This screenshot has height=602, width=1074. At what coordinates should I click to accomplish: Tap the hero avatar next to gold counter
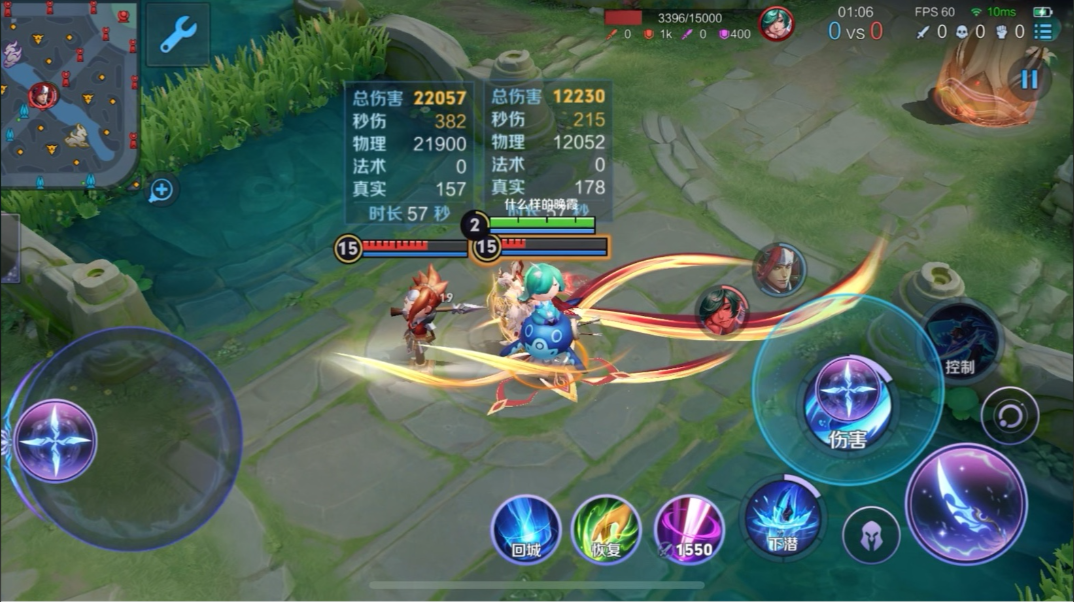pos(776,24)
